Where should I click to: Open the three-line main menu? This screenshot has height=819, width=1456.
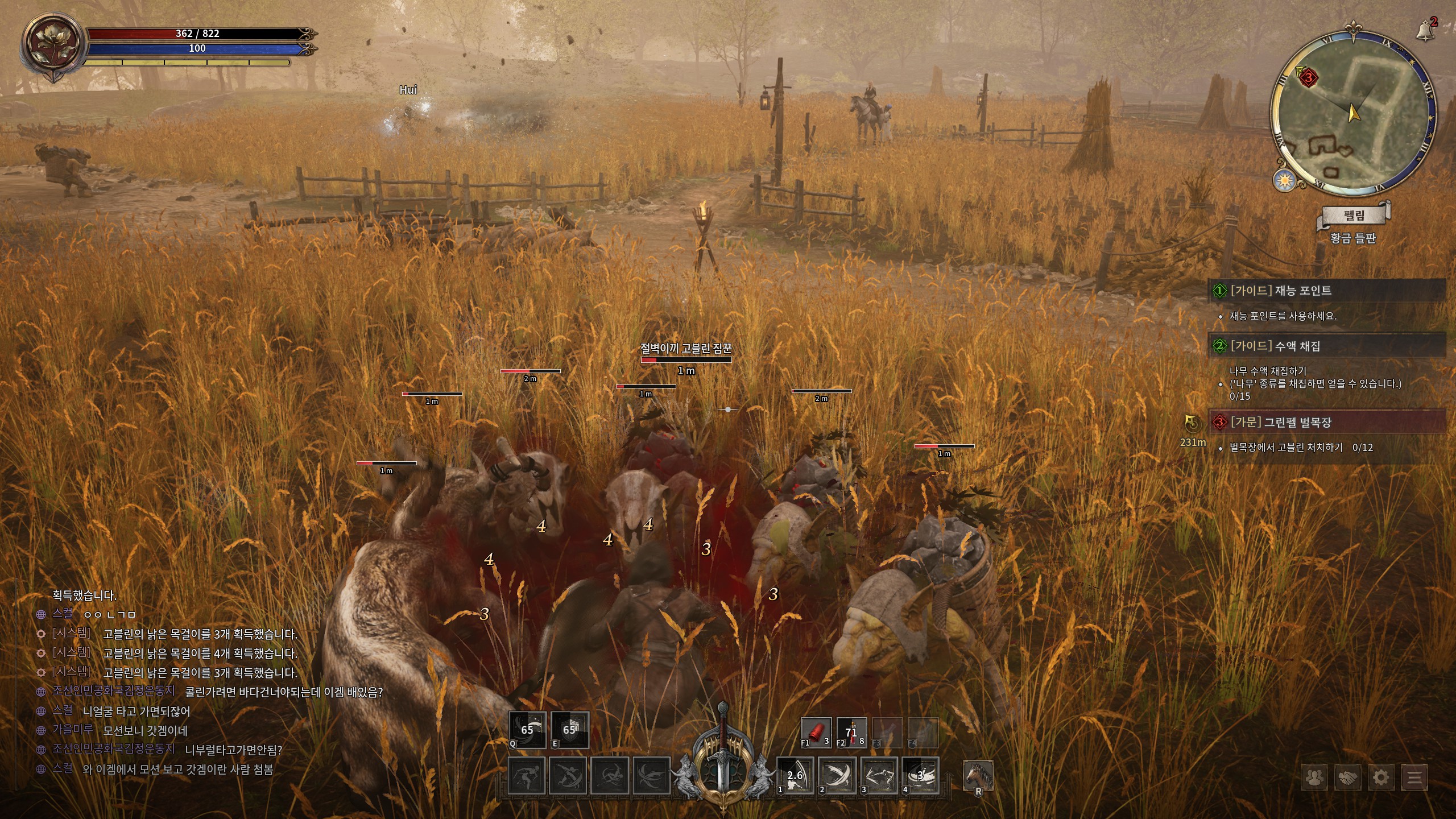pos(1414,777)
